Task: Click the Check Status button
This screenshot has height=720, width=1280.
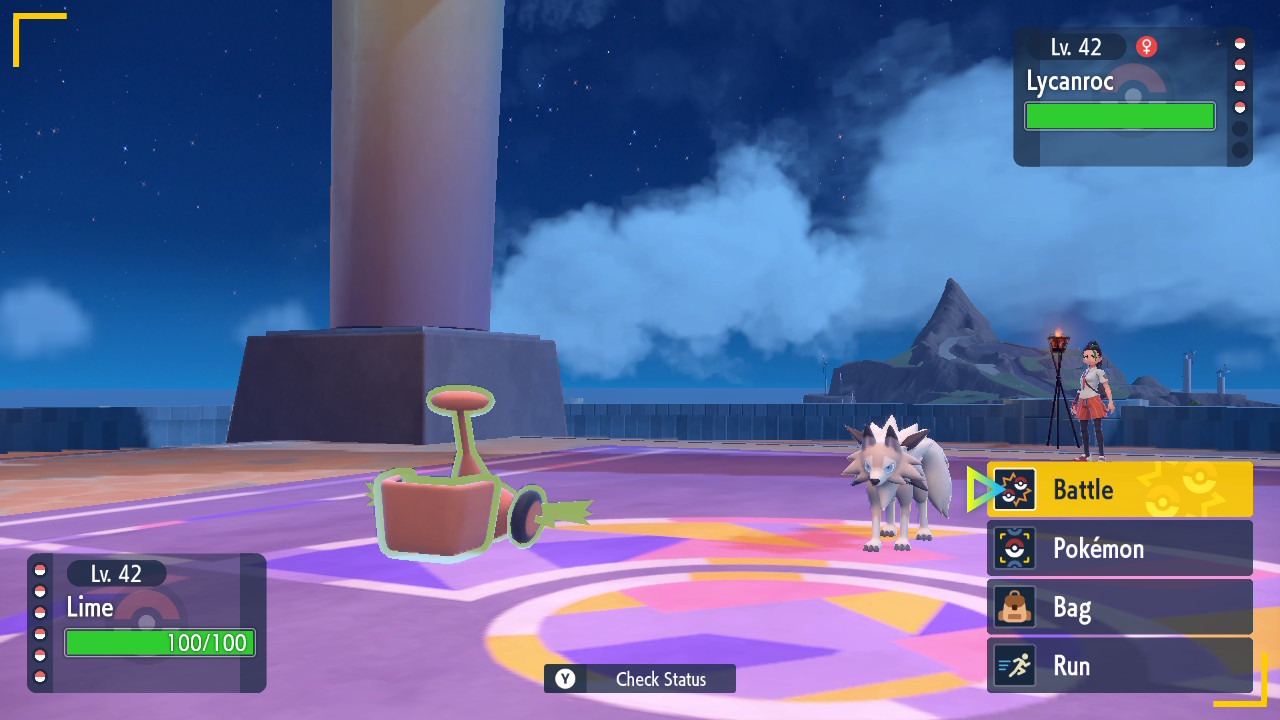Action: (x=640, y=679)
